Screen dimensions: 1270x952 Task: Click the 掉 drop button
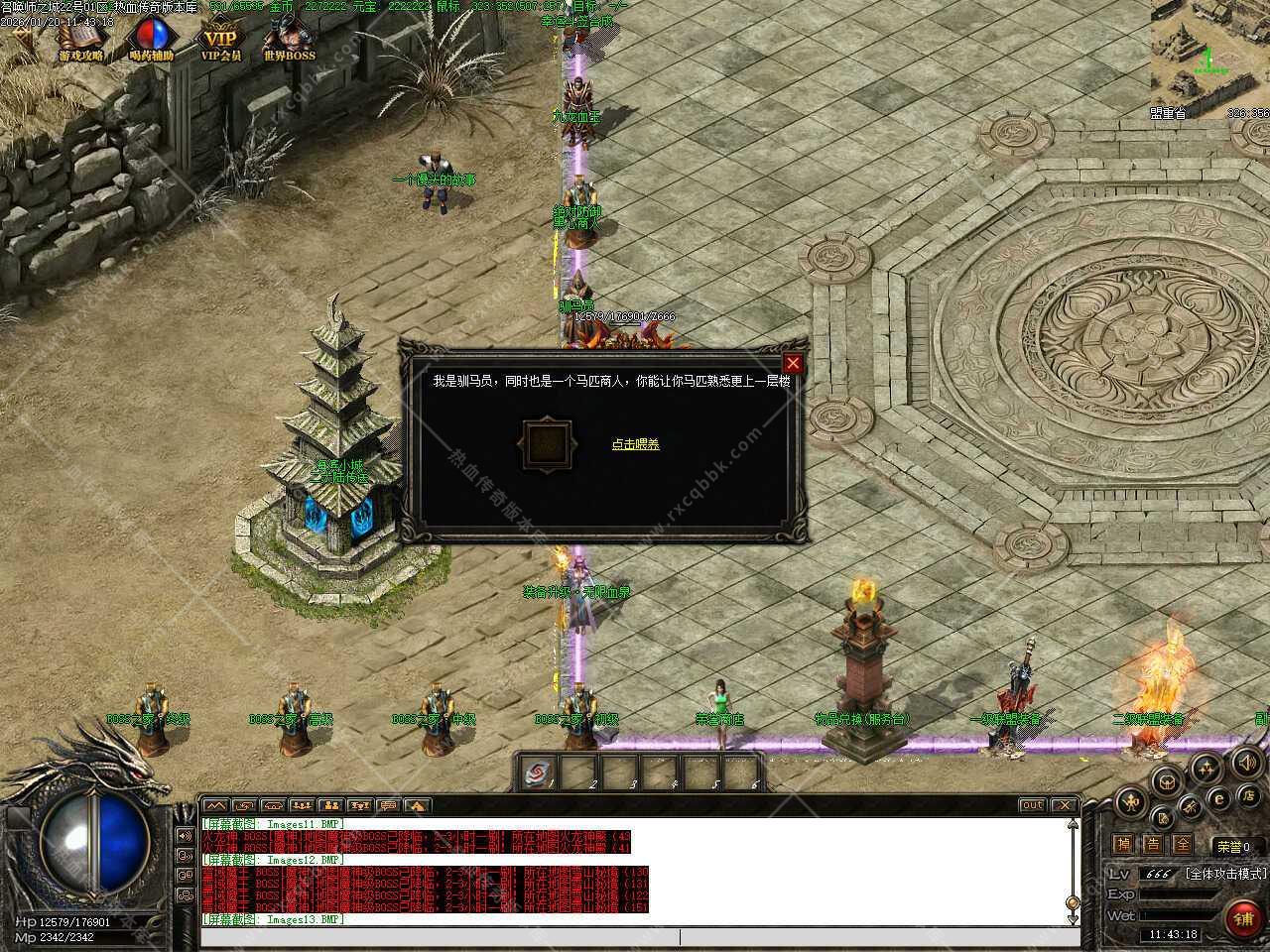(1122, 845)
